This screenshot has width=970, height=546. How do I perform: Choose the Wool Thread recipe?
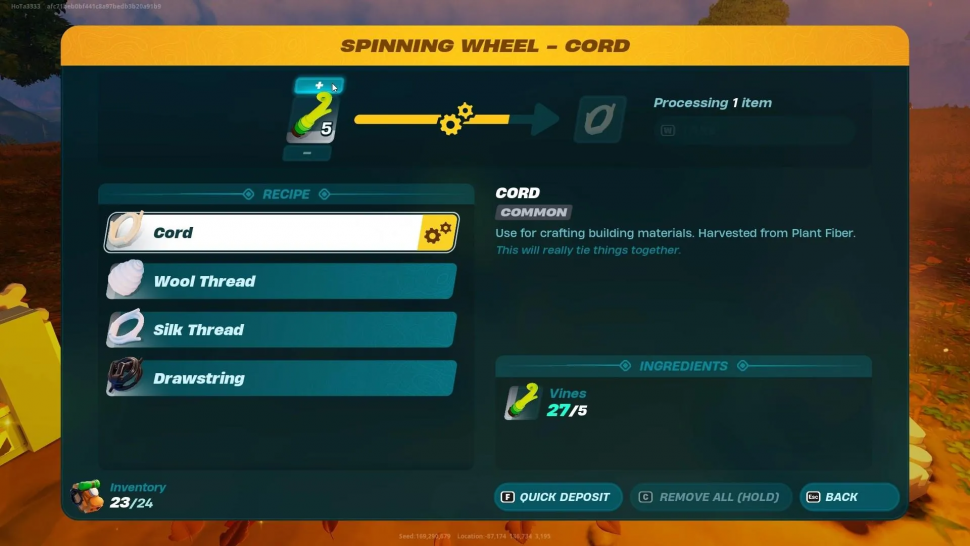[x=280, y=281]
